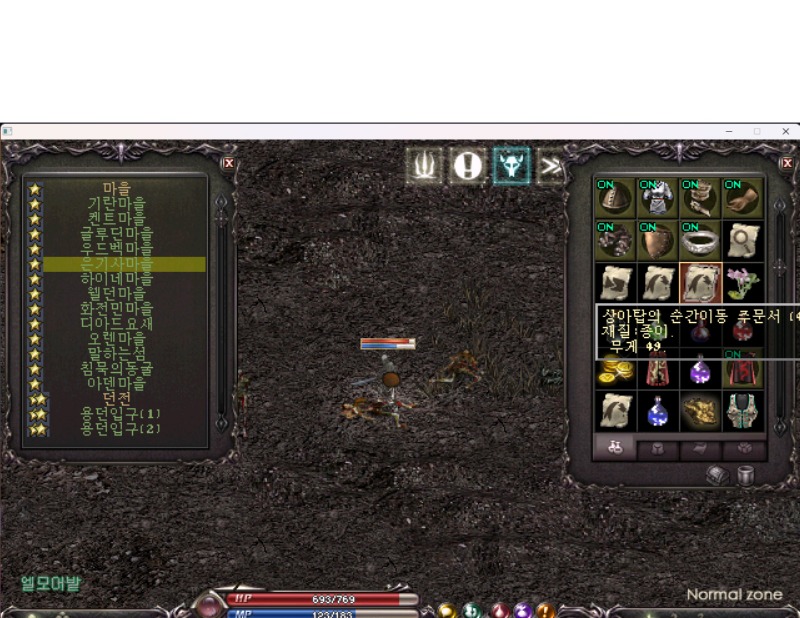Select the gold coins slot
The height and width of the screenshot is (618, 800).
click(x=616, y=369)
